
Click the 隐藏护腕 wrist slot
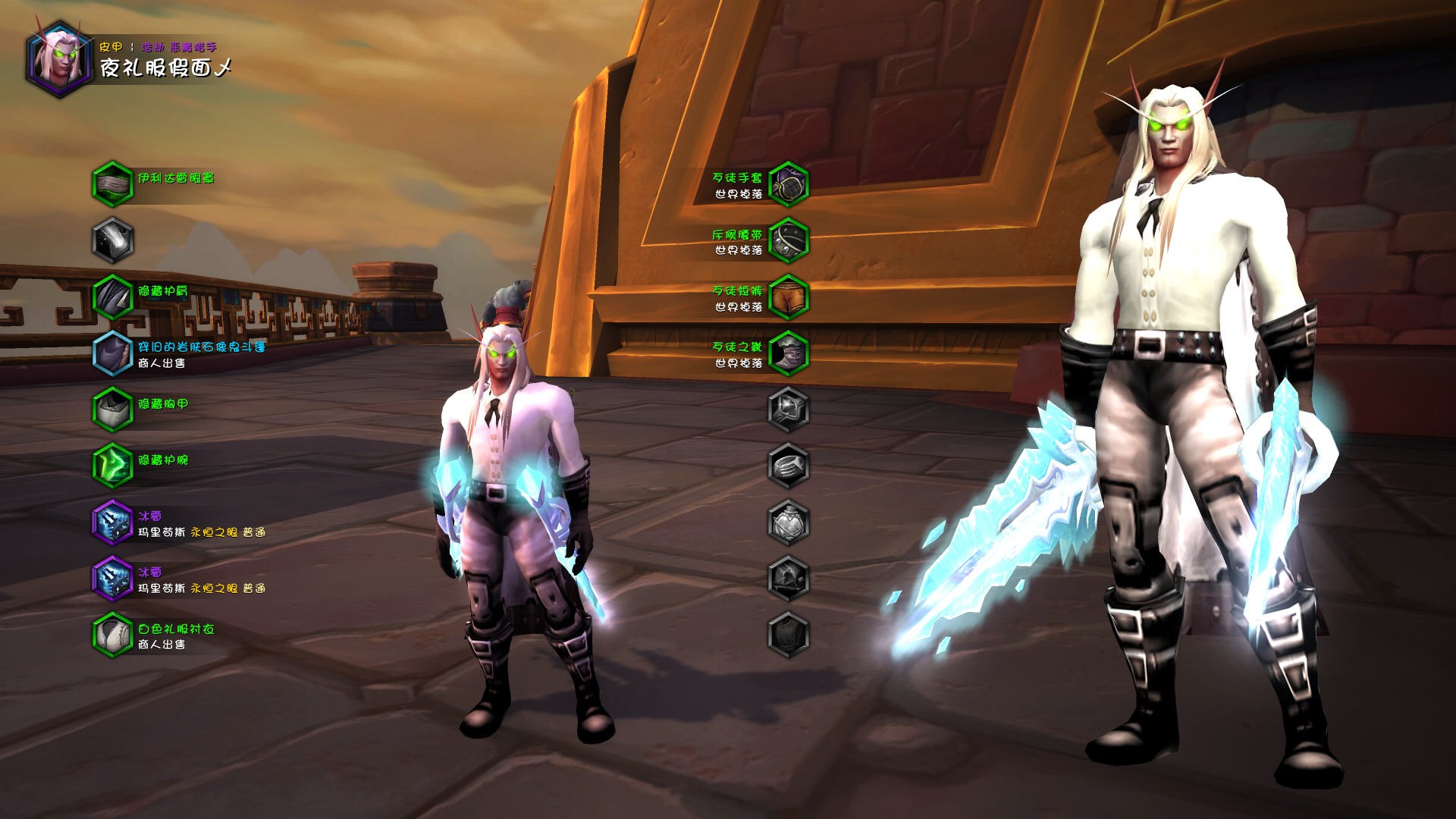click(x=112, y=465)
